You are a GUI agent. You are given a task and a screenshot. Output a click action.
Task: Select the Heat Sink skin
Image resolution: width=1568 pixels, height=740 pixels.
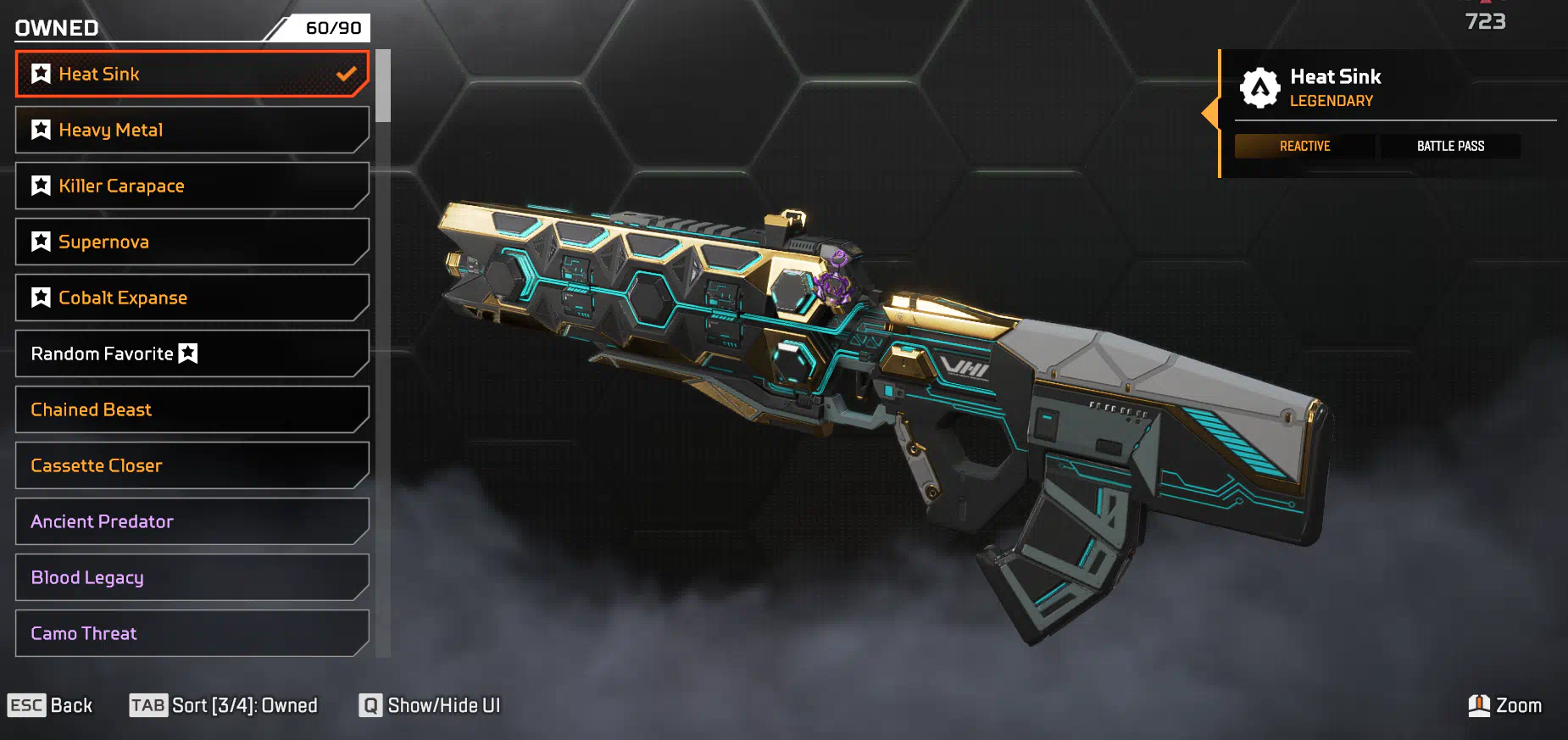192,74
